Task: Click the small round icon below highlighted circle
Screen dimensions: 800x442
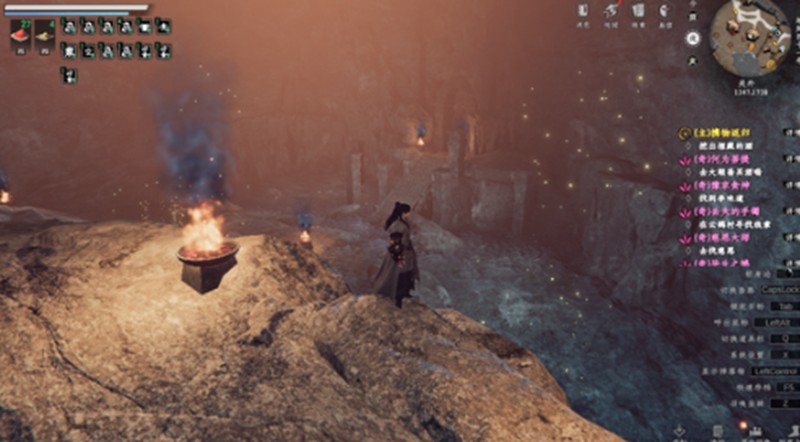Action: pyautogui.click(x=693, y=60)
